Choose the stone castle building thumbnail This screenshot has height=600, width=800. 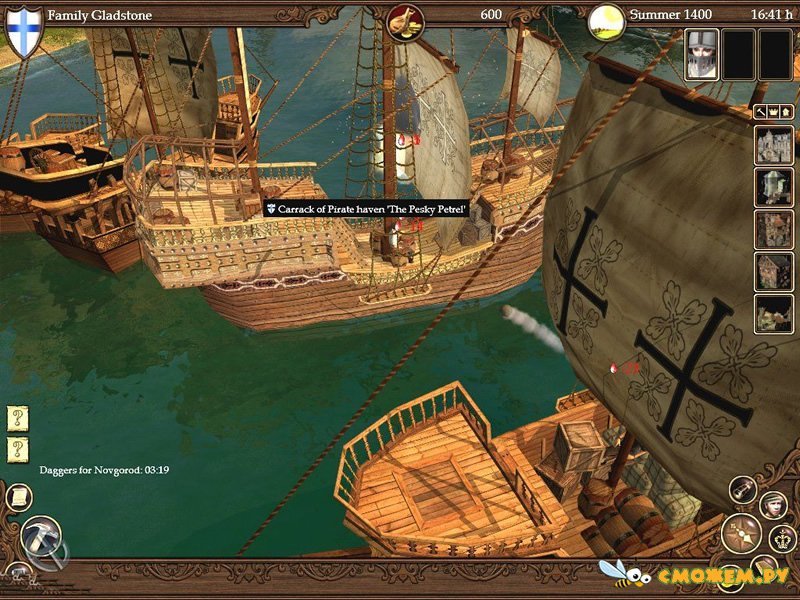[773, 145]
